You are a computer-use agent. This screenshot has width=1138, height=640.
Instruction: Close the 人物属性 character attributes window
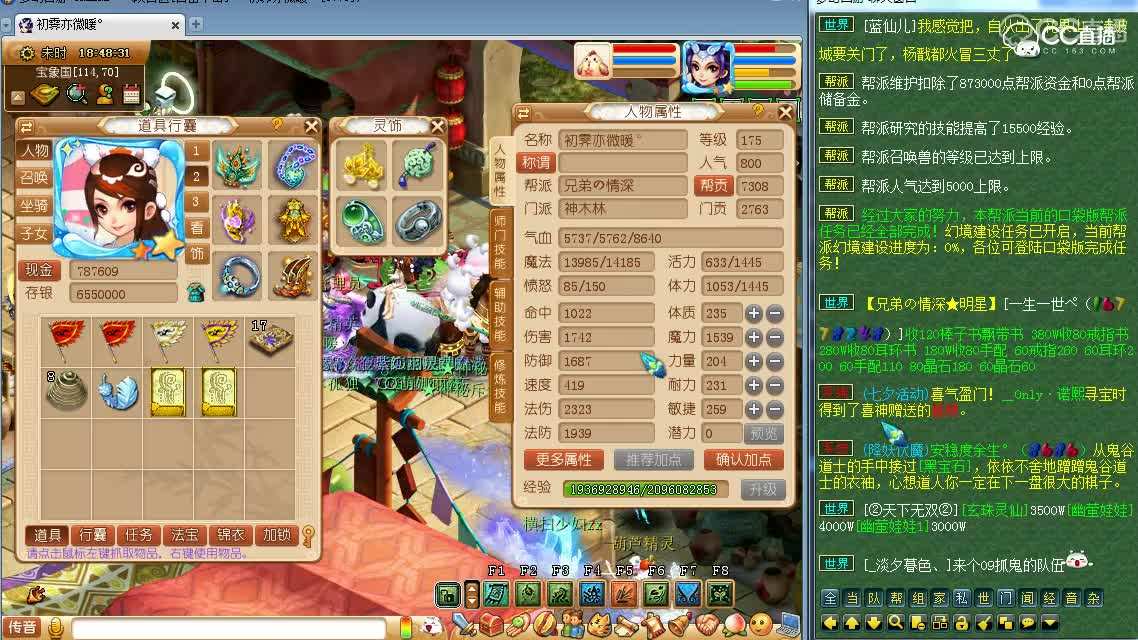(x=784, y=113)
